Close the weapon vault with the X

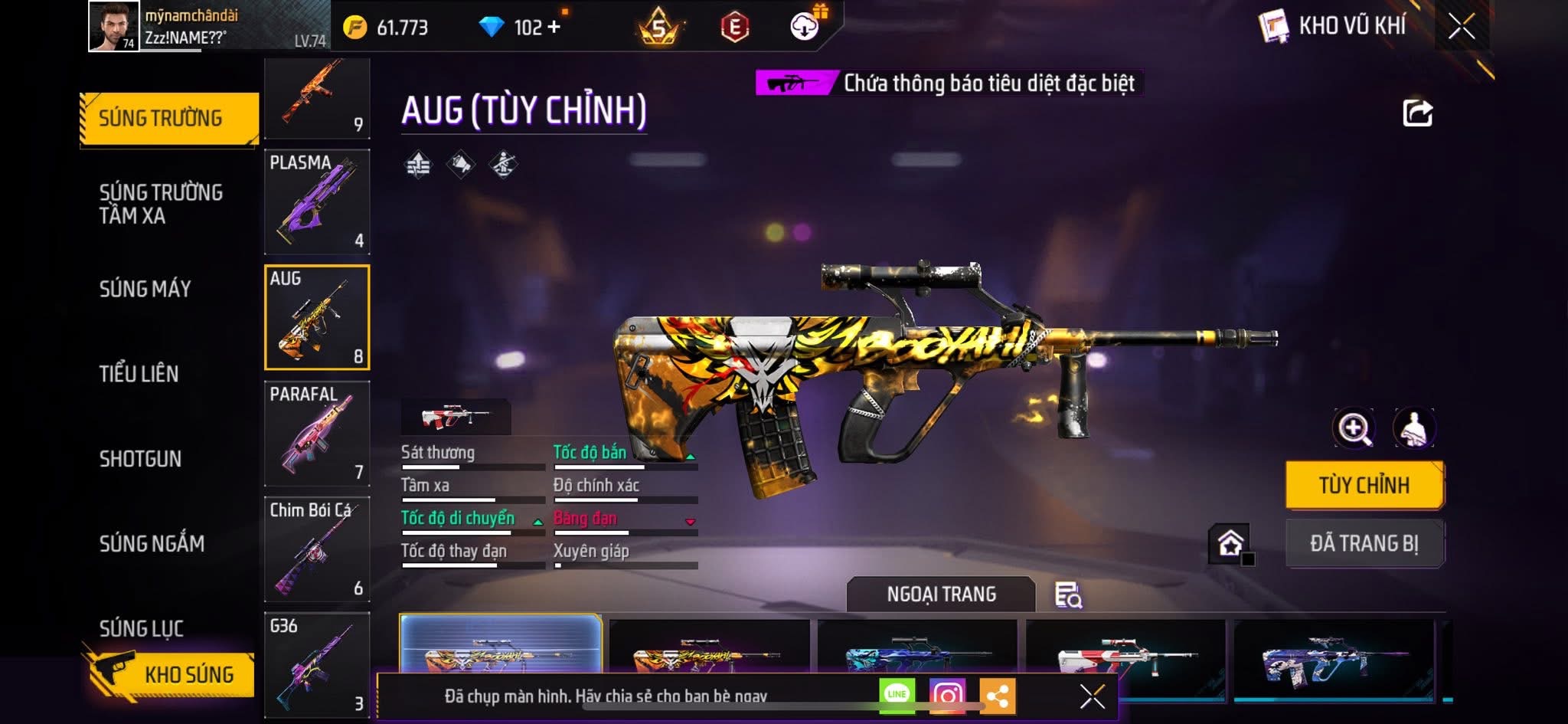(x=1461, y=27)
